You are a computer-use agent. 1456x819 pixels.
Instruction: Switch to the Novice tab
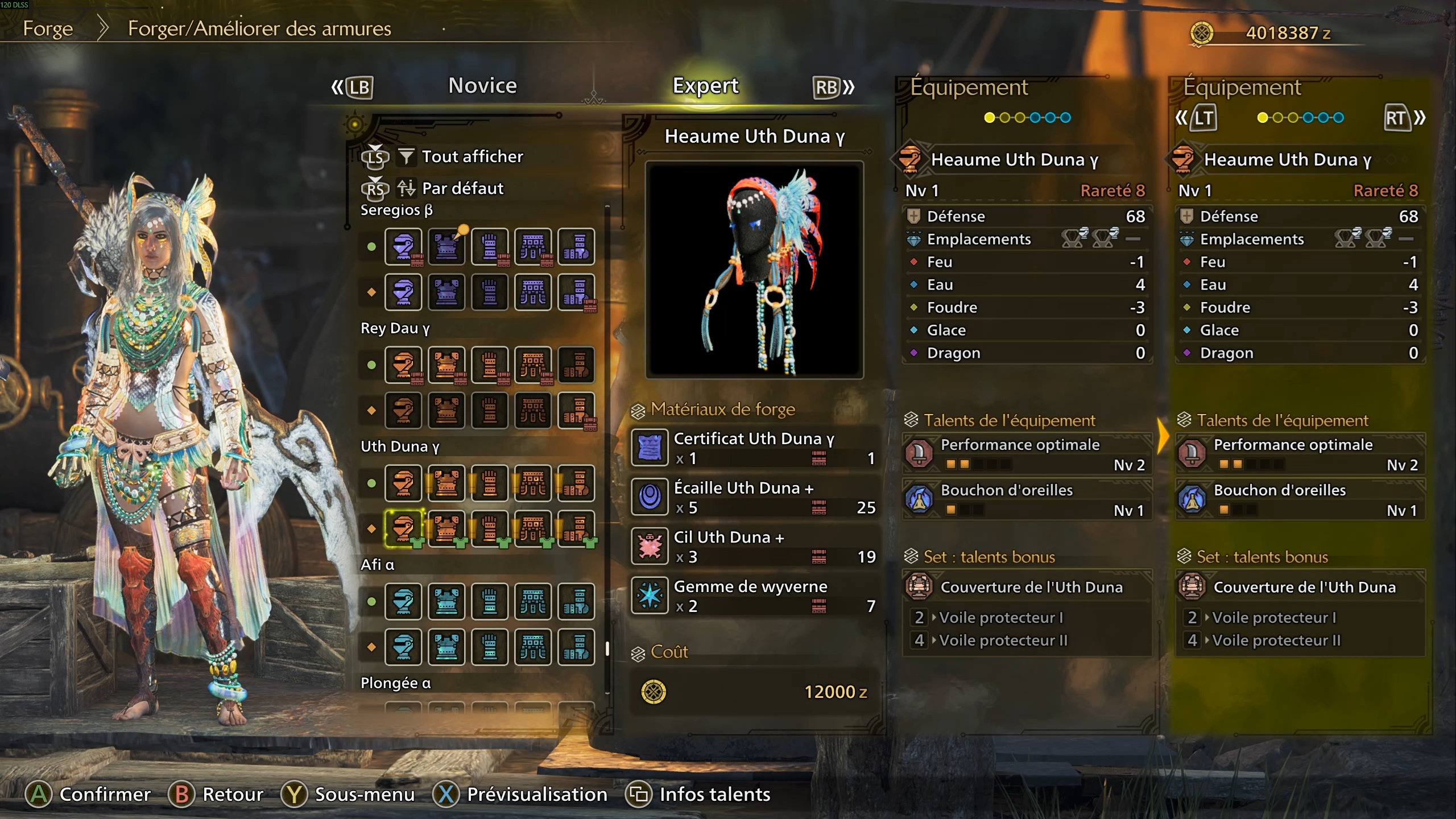(482, 85)
